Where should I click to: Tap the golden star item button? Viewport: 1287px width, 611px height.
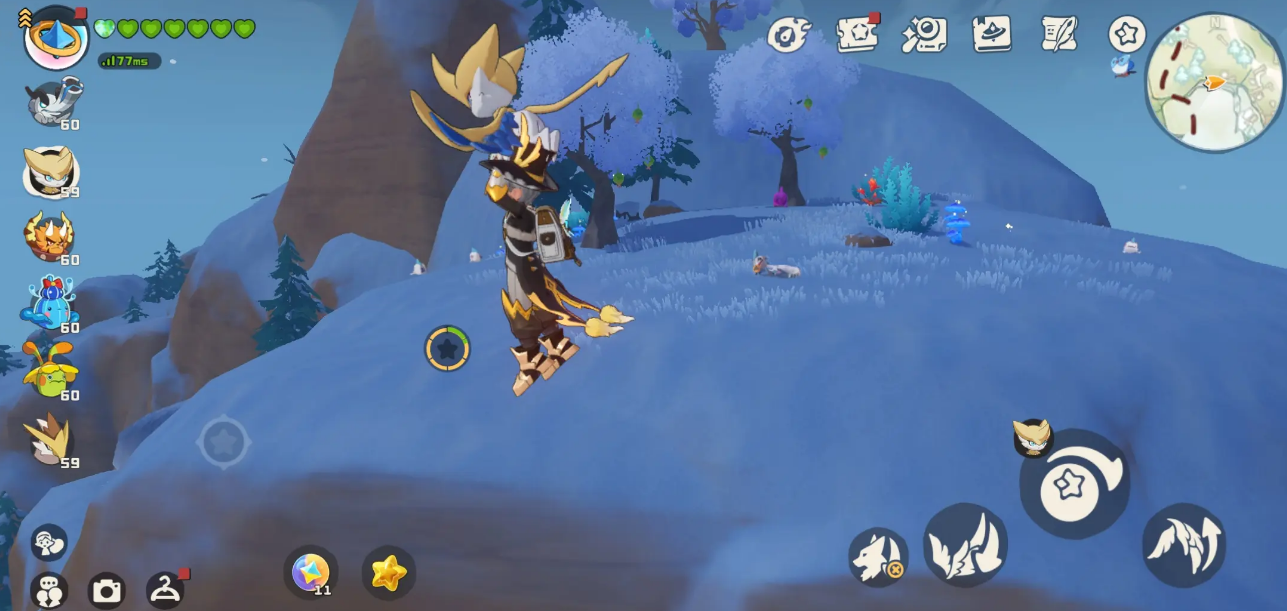(x=388, y=572)
